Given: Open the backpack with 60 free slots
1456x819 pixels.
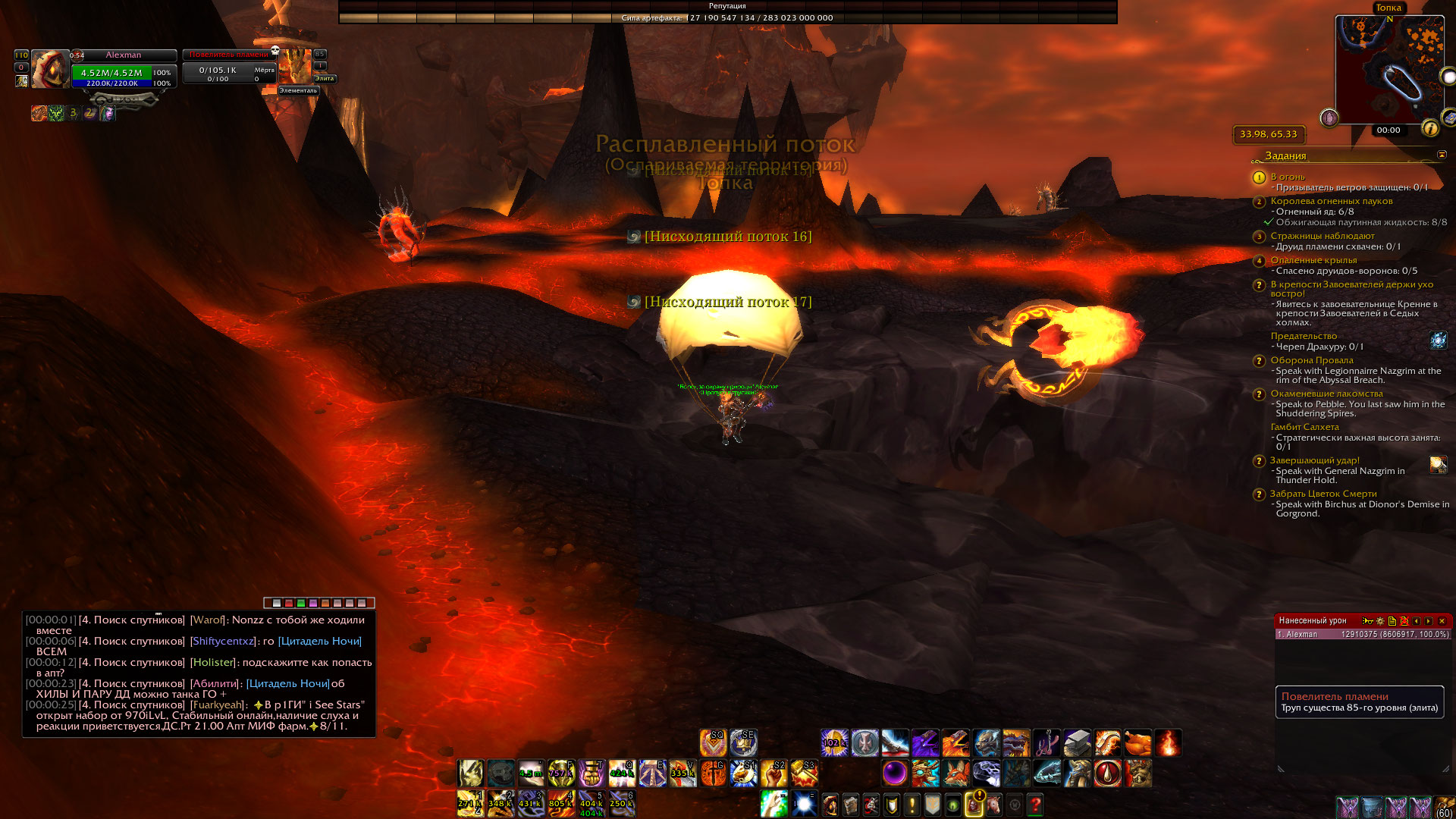Looking at the screenshot, I should 1445,807.
